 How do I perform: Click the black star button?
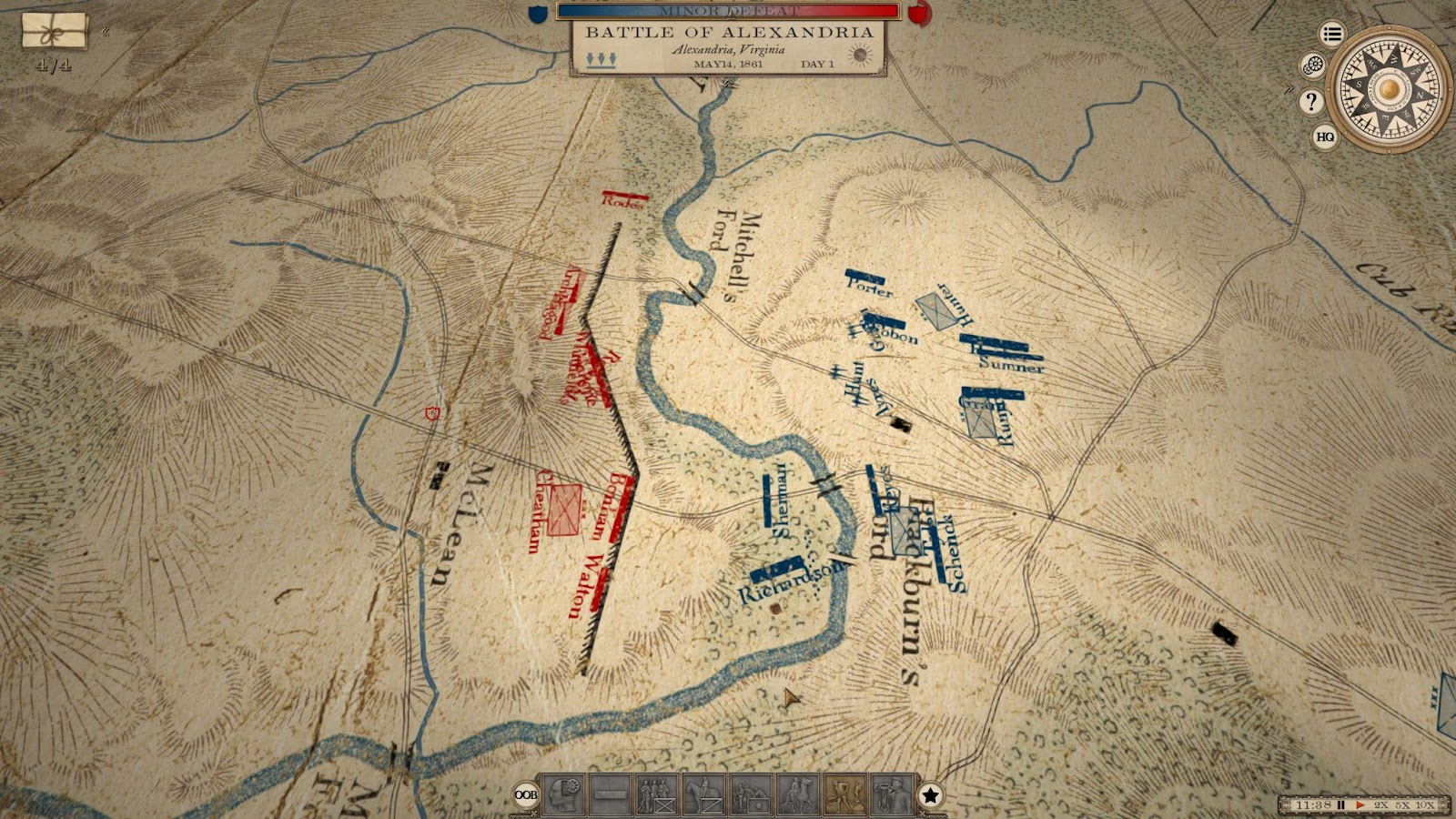[930, 796]
